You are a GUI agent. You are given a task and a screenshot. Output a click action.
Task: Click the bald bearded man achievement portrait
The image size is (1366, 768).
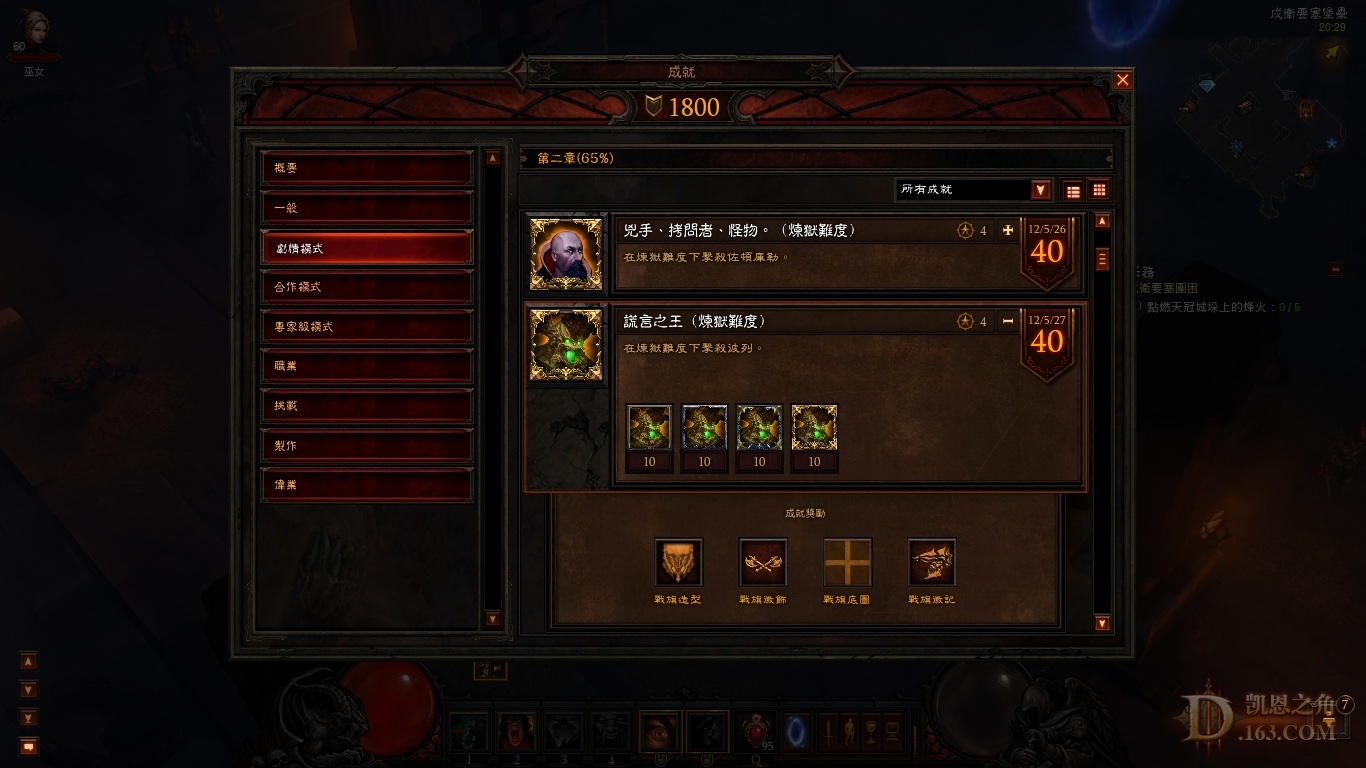click(566, 254)
